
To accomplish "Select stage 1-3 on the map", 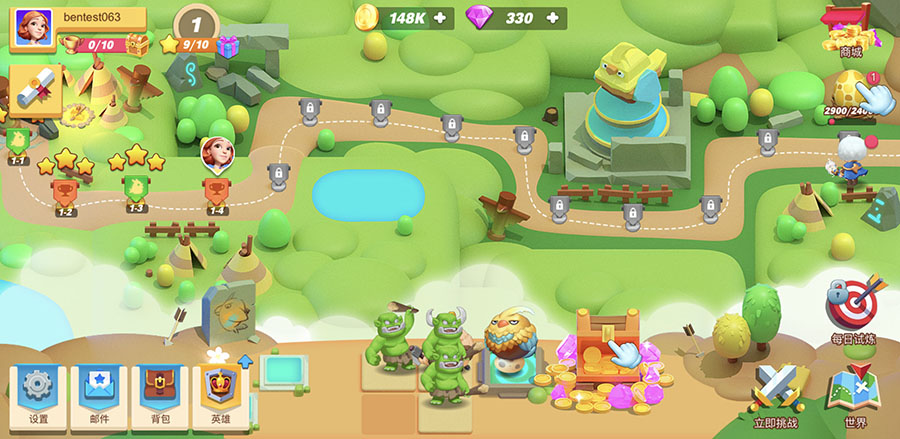I will click(137, 187).
